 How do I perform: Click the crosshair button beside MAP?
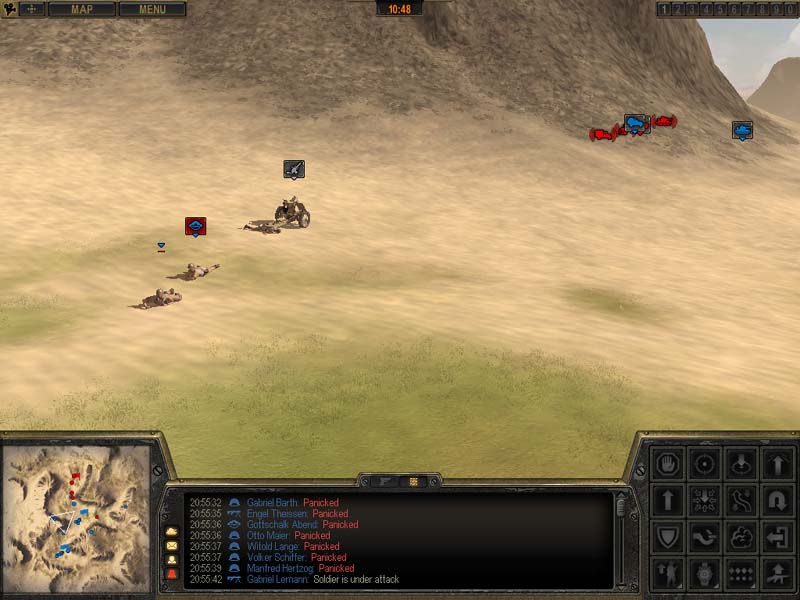pos(32,9)
